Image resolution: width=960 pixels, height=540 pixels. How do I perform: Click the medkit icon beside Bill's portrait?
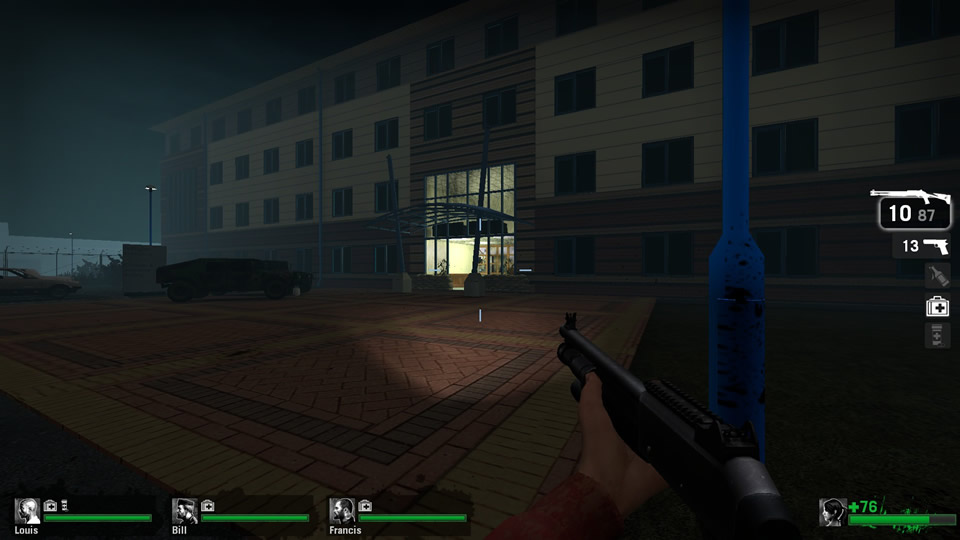[208, 506]
